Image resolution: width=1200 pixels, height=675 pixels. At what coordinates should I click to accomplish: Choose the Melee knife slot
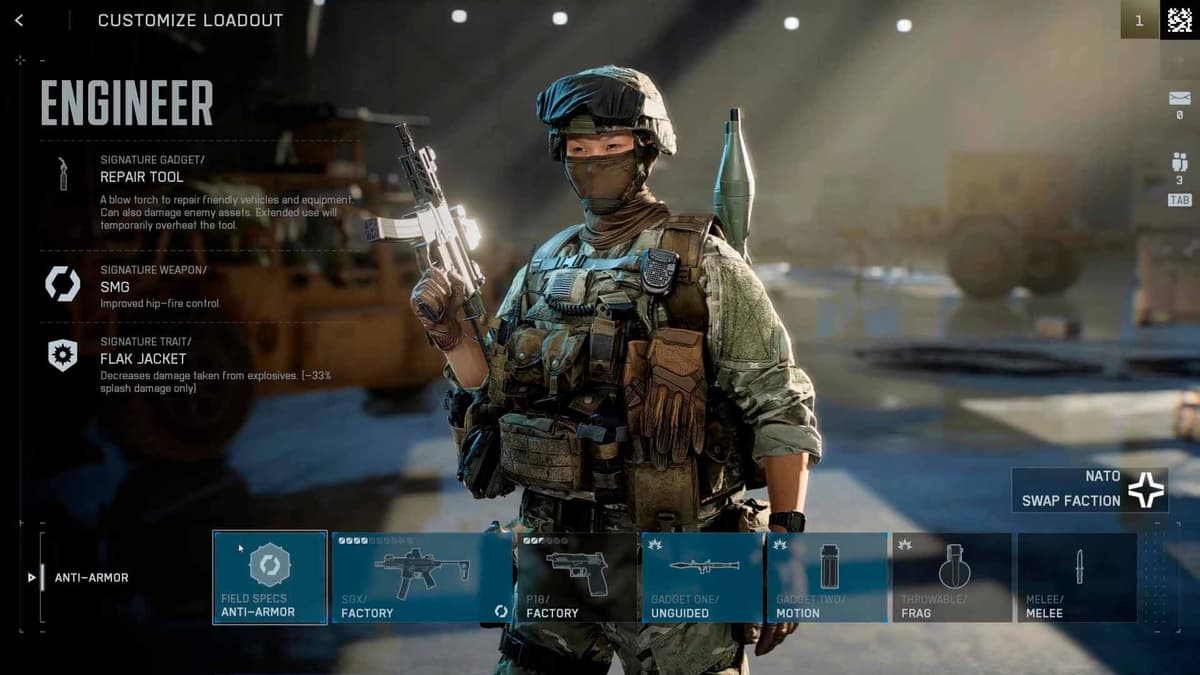click(1077, 577)
